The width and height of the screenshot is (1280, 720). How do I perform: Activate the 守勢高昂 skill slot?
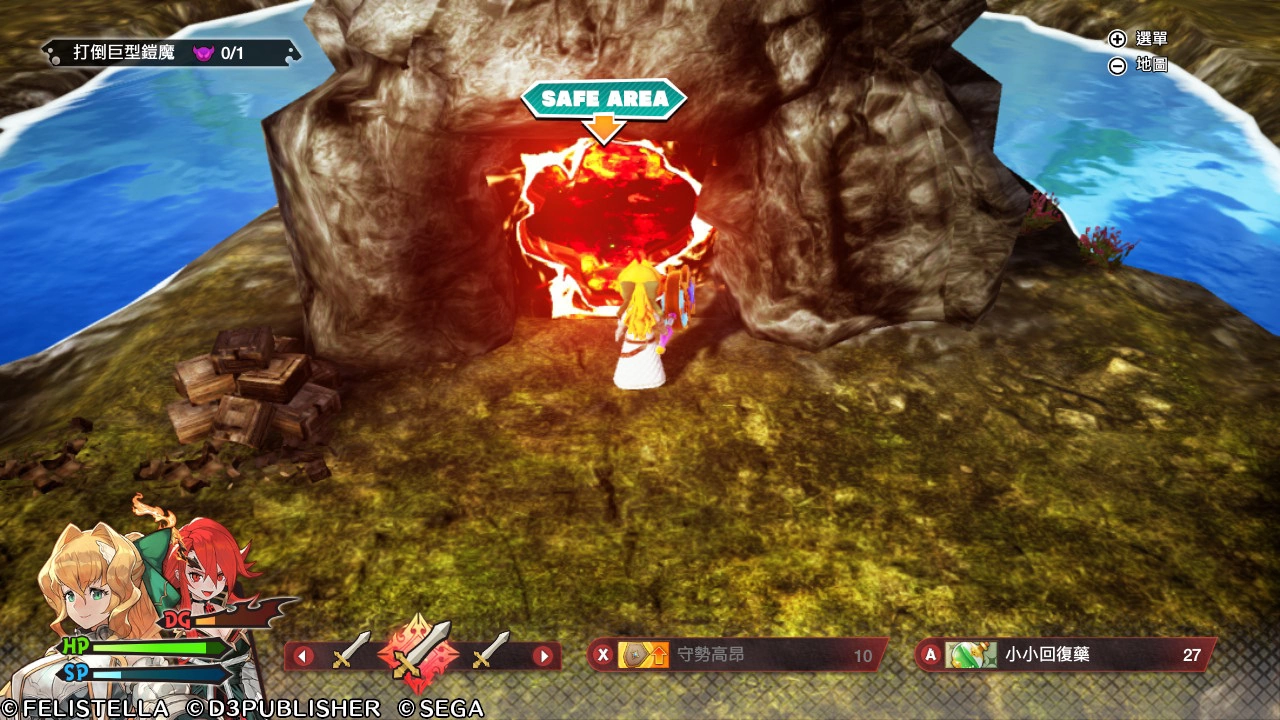pos(736,656)
